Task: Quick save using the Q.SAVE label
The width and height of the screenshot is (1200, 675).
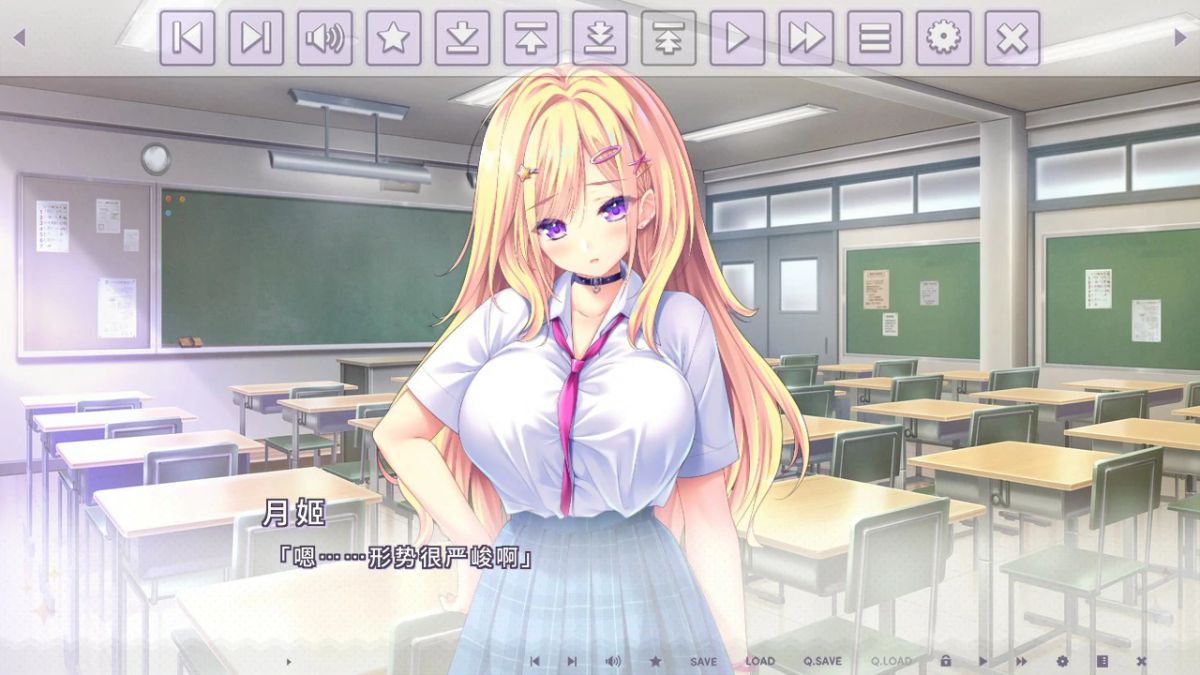Action: point(822,661)
